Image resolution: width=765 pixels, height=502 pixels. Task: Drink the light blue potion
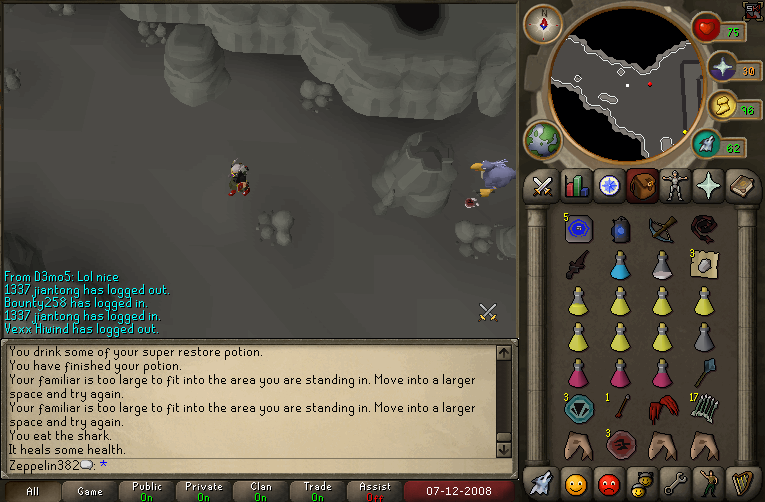pos(620,265)
